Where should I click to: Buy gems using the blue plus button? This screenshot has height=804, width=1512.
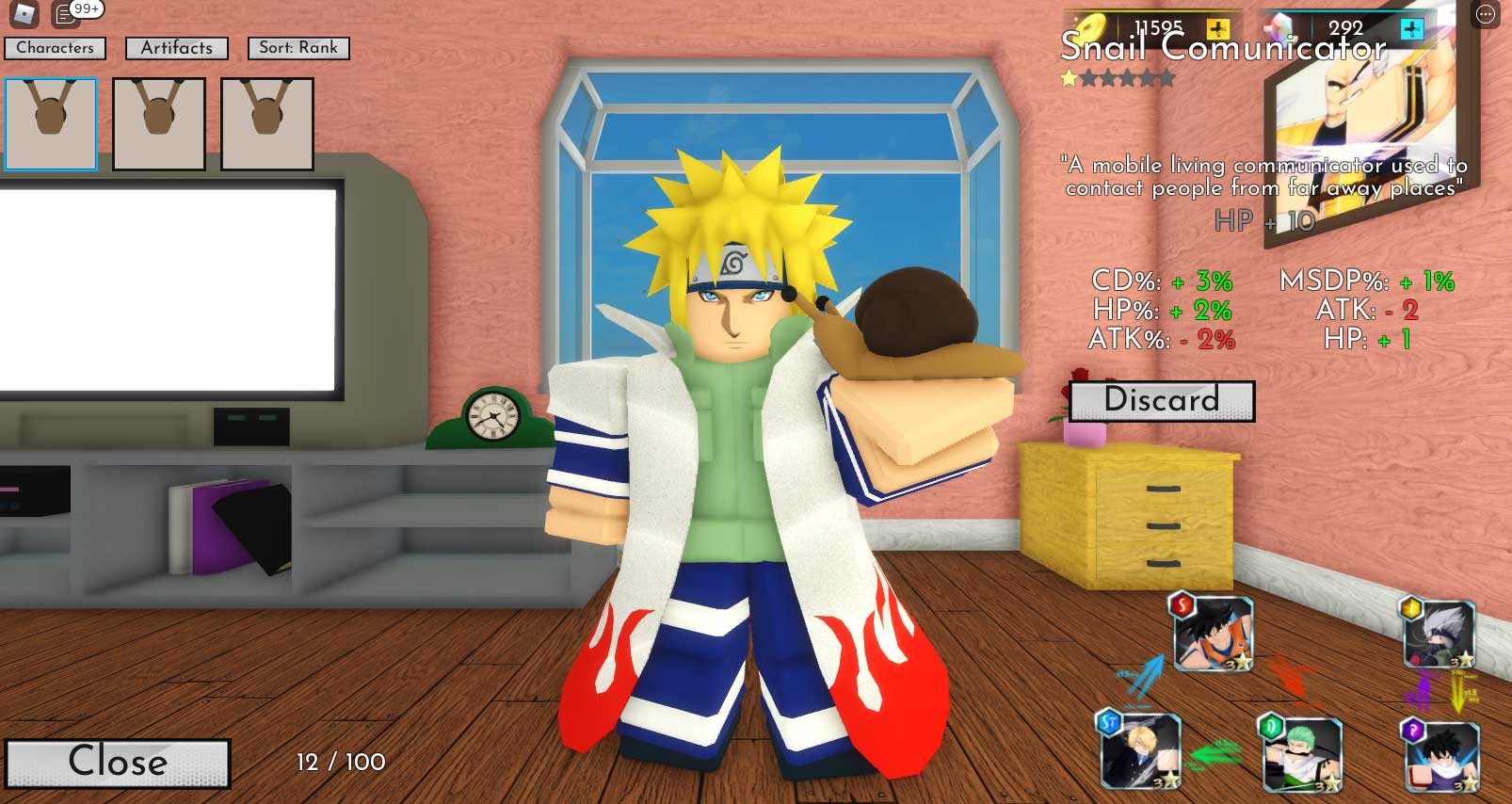pyautogui.click(x=1411, y=29)
